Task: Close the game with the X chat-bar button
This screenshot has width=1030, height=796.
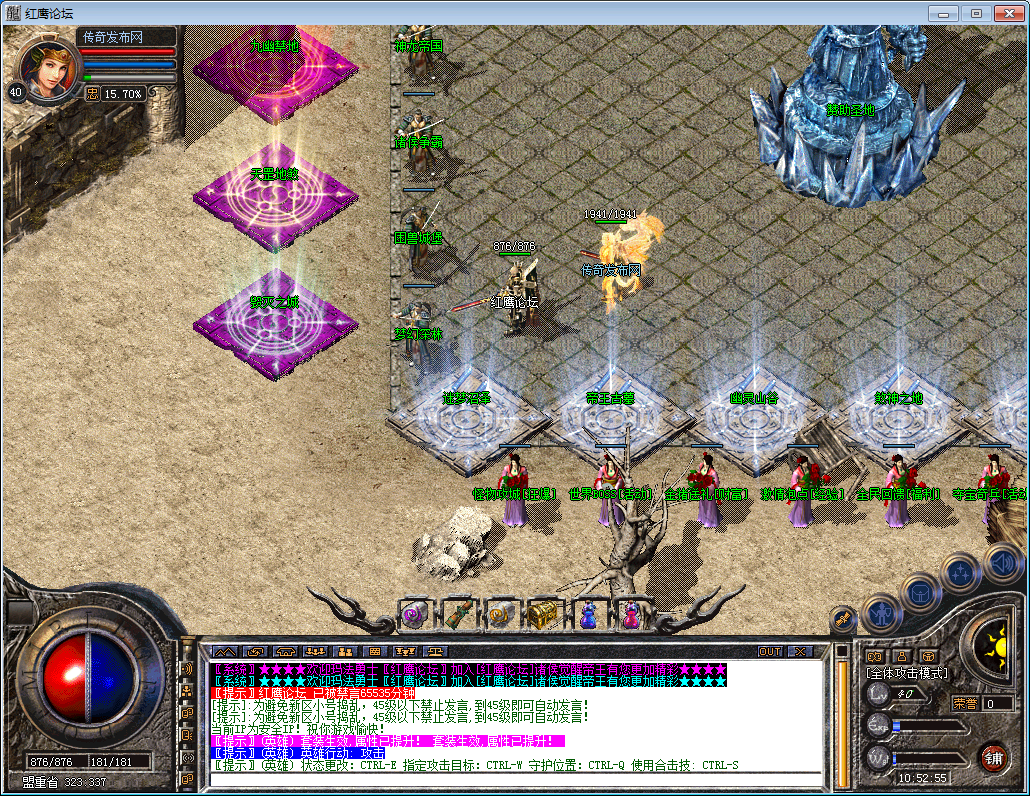Action: tap(799, 651)
